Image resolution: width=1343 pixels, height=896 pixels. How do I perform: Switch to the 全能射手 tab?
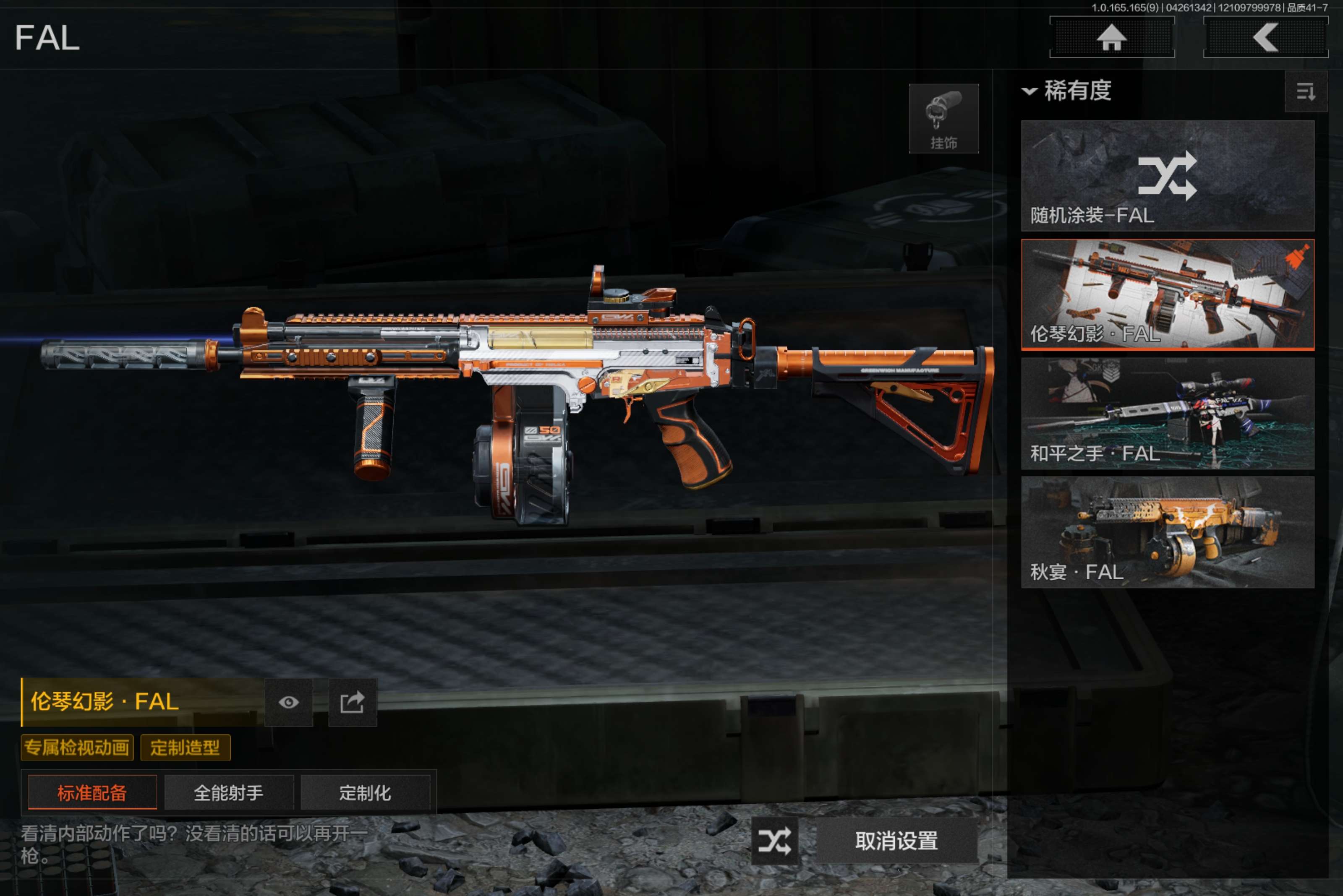tap(229, 792)
